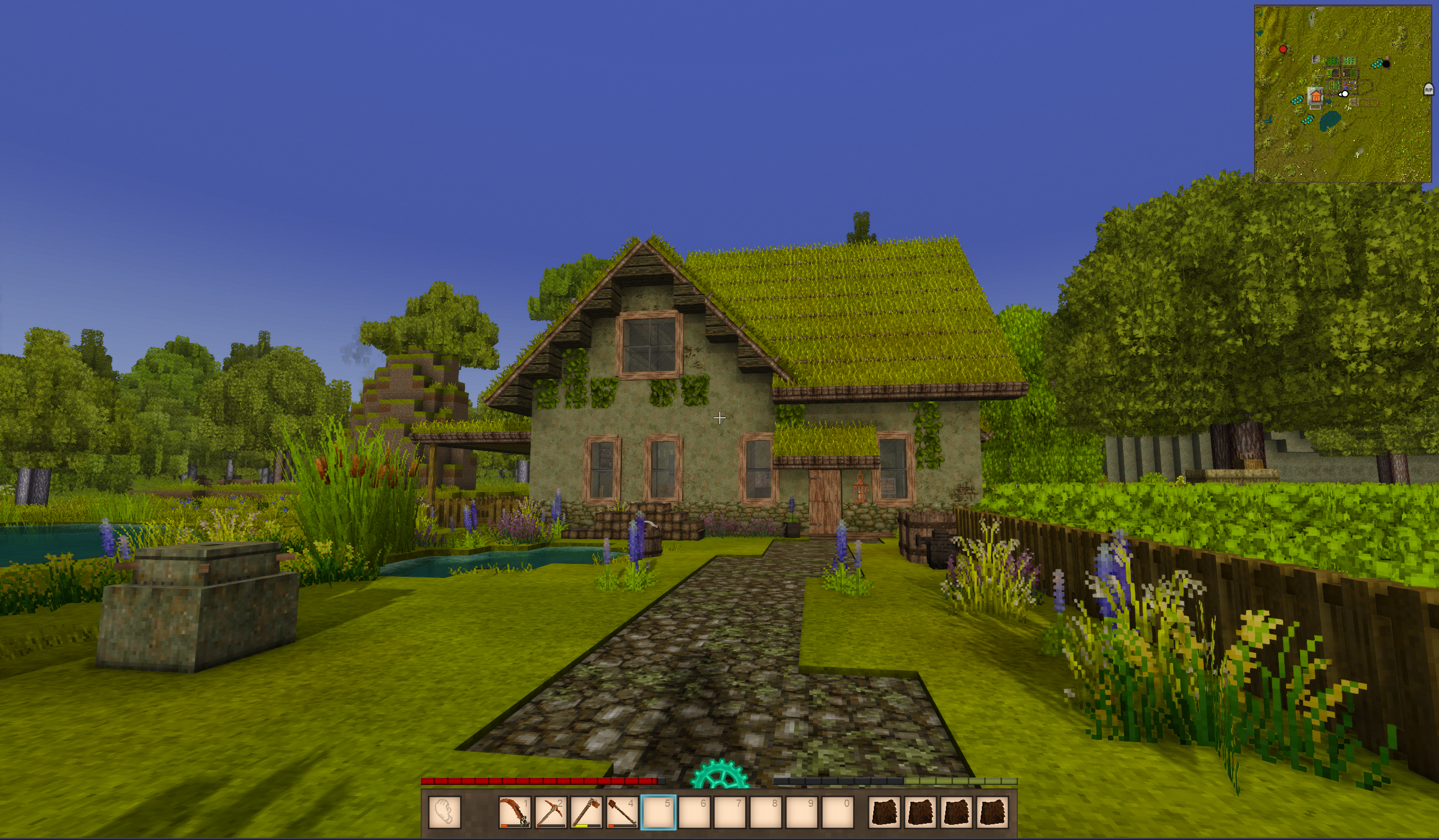Image resolution: width=1439 pixels, height=840 pixels.
Task: Click the minimap
Action: [x=1343, y=137]
